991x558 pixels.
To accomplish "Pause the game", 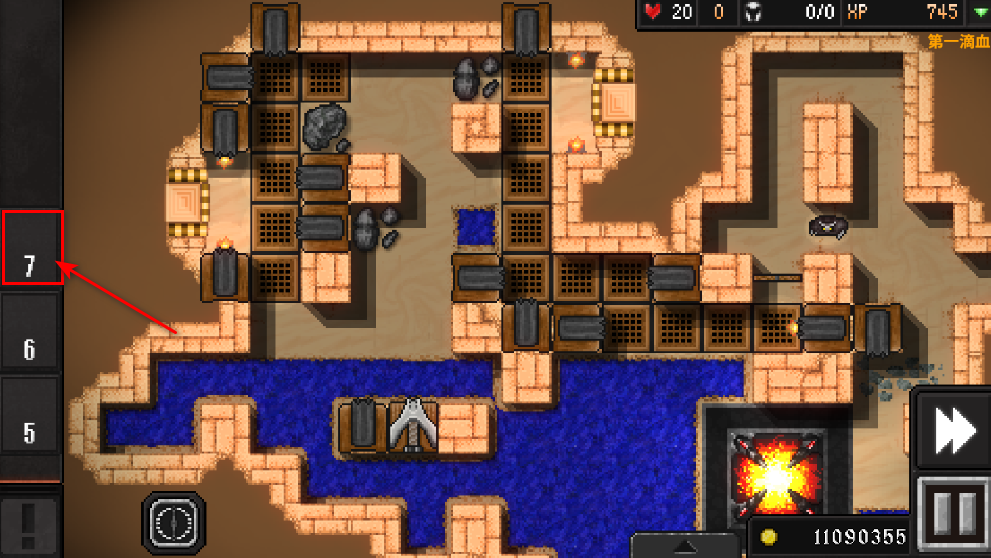I will (952, 513).
